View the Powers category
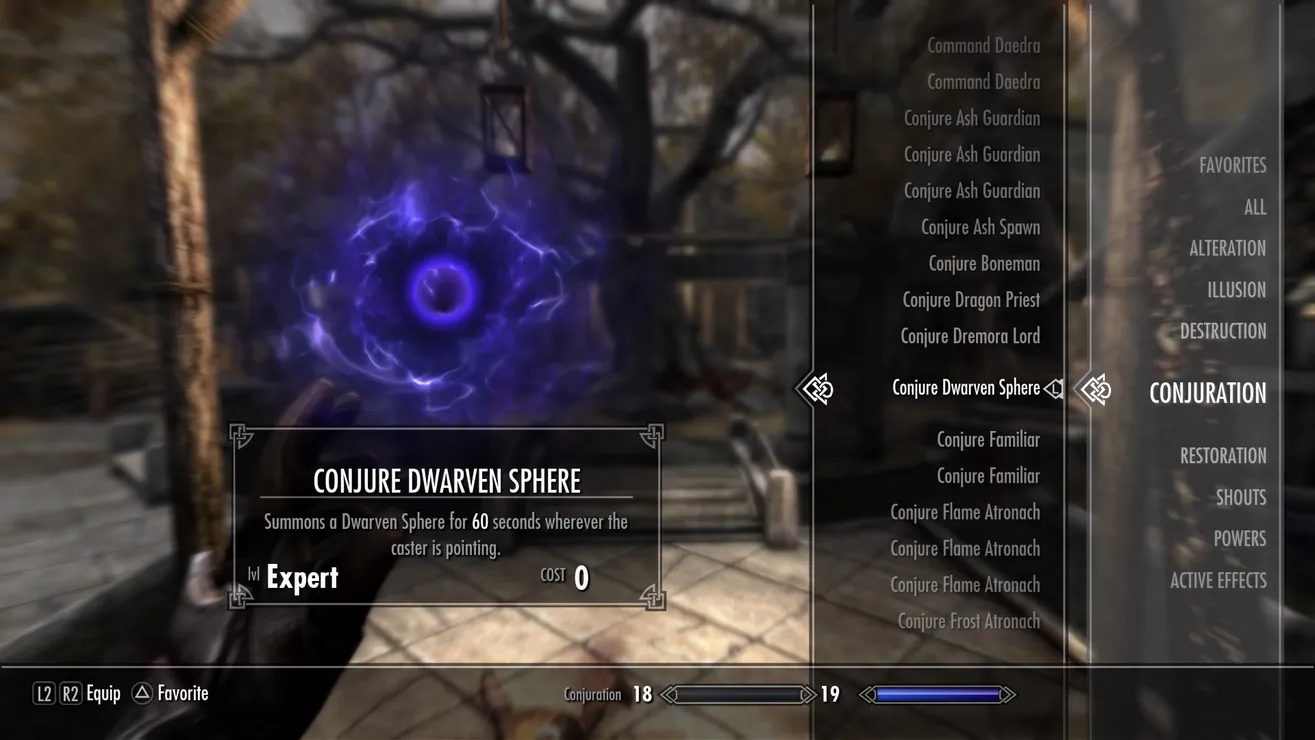The width and height of the screenshot is (1315, 740). tap(1239, 539)
